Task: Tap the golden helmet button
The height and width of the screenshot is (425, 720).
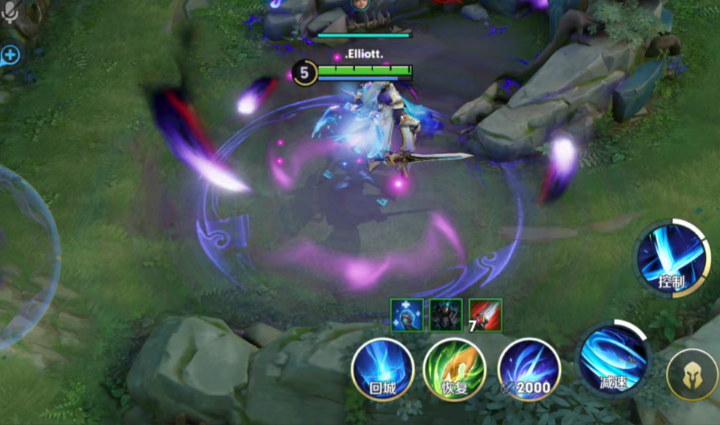Action: (692, 375)
